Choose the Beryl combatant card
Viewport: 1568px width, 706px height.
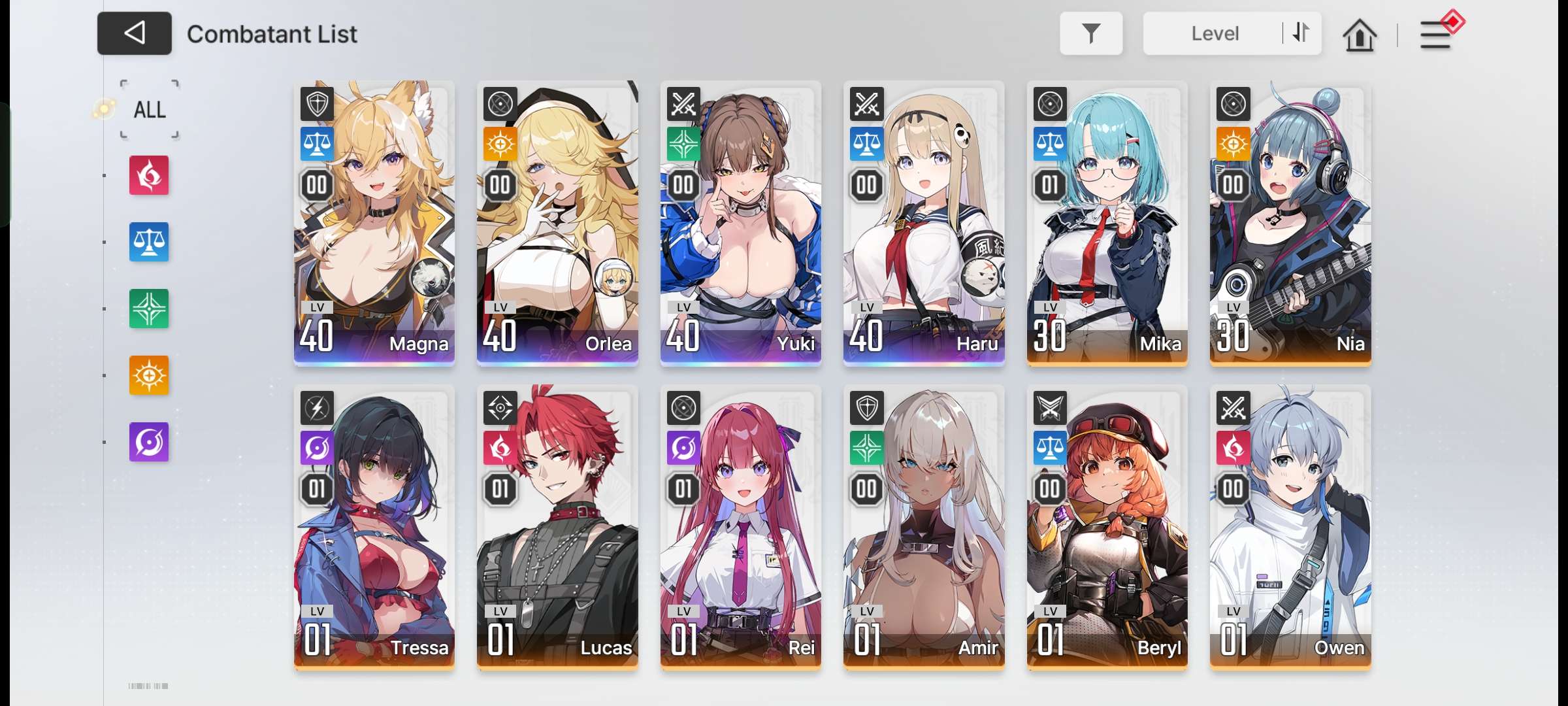click(x=1107, y=526)
